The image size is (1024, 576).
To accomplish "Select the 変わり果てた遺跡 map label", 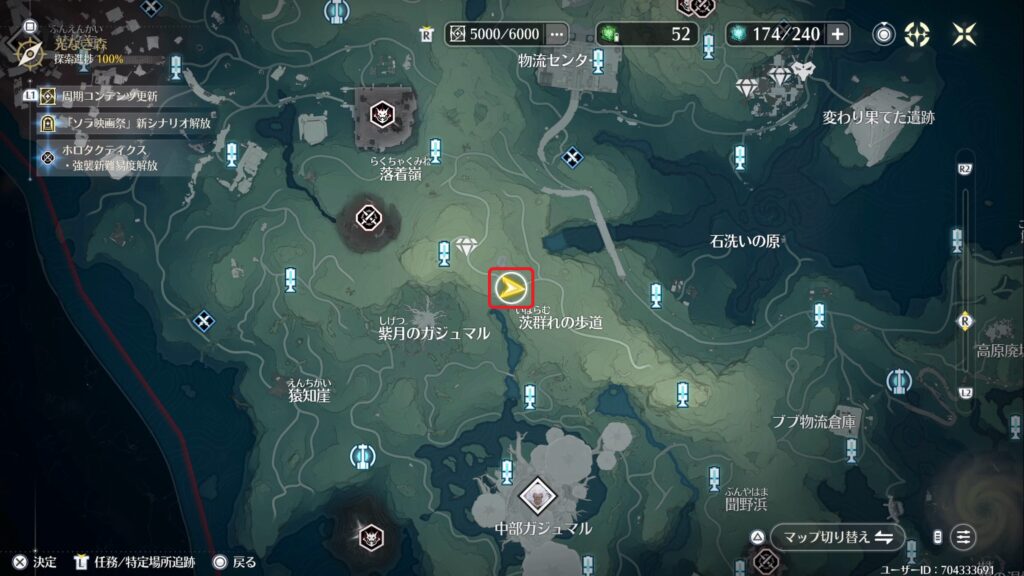I will coord(878,117).
